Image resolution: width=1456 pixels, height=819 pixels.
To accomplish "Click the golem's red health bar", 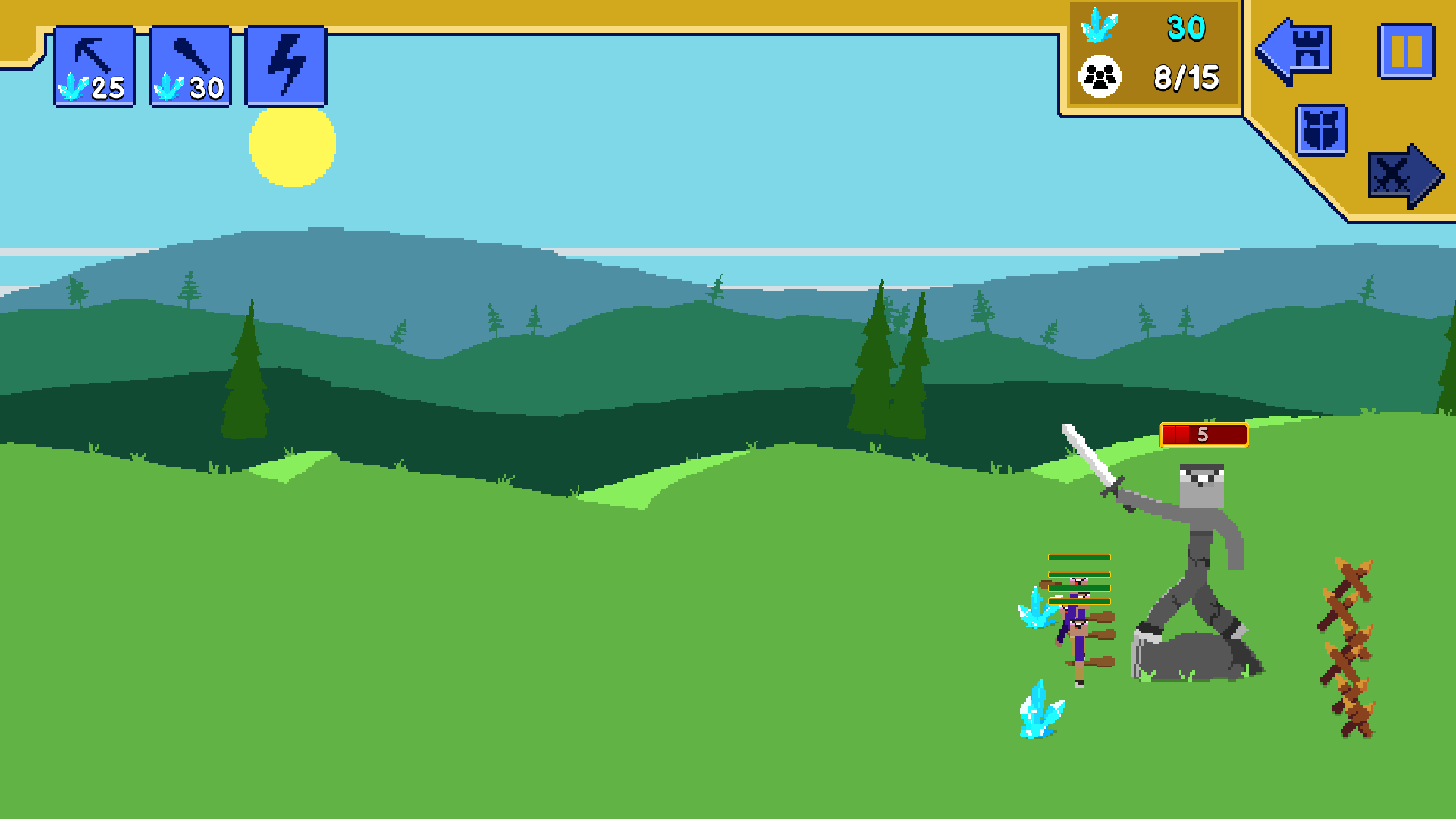I will click(1204, 435).
